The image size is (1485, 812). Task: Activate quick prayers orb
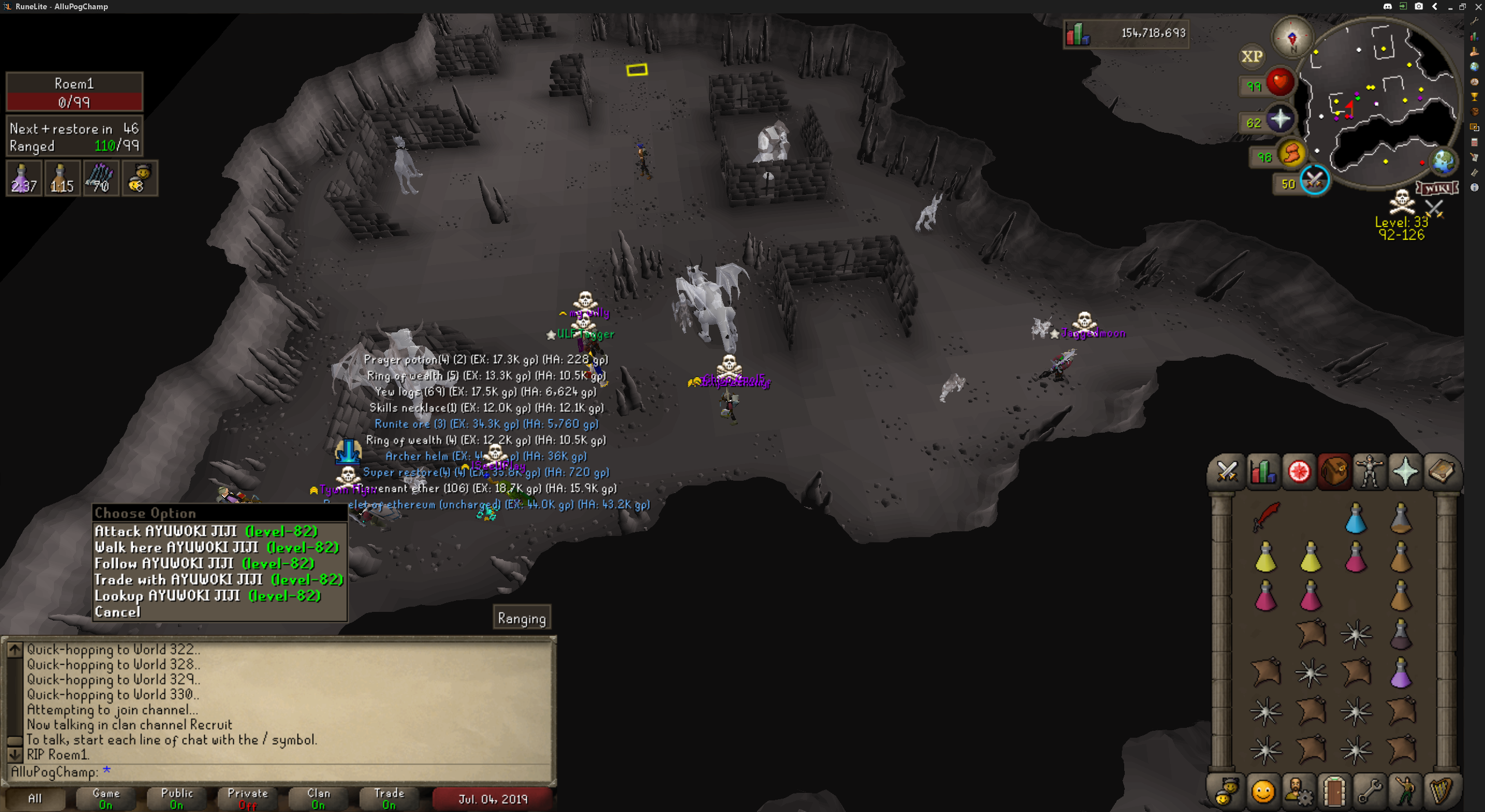1279,119
